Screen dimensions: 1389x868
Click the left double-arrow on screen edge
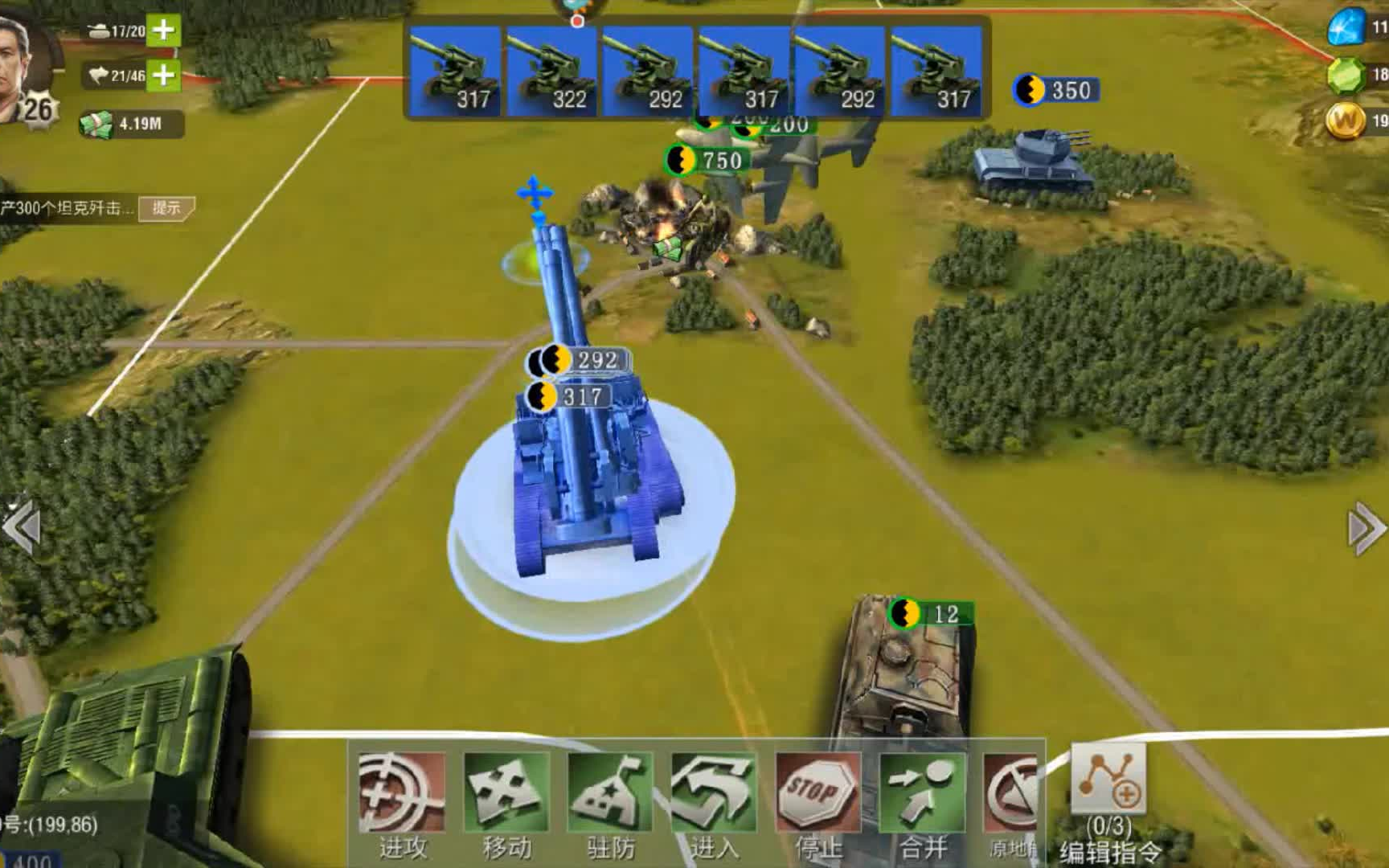coord(21,527)
